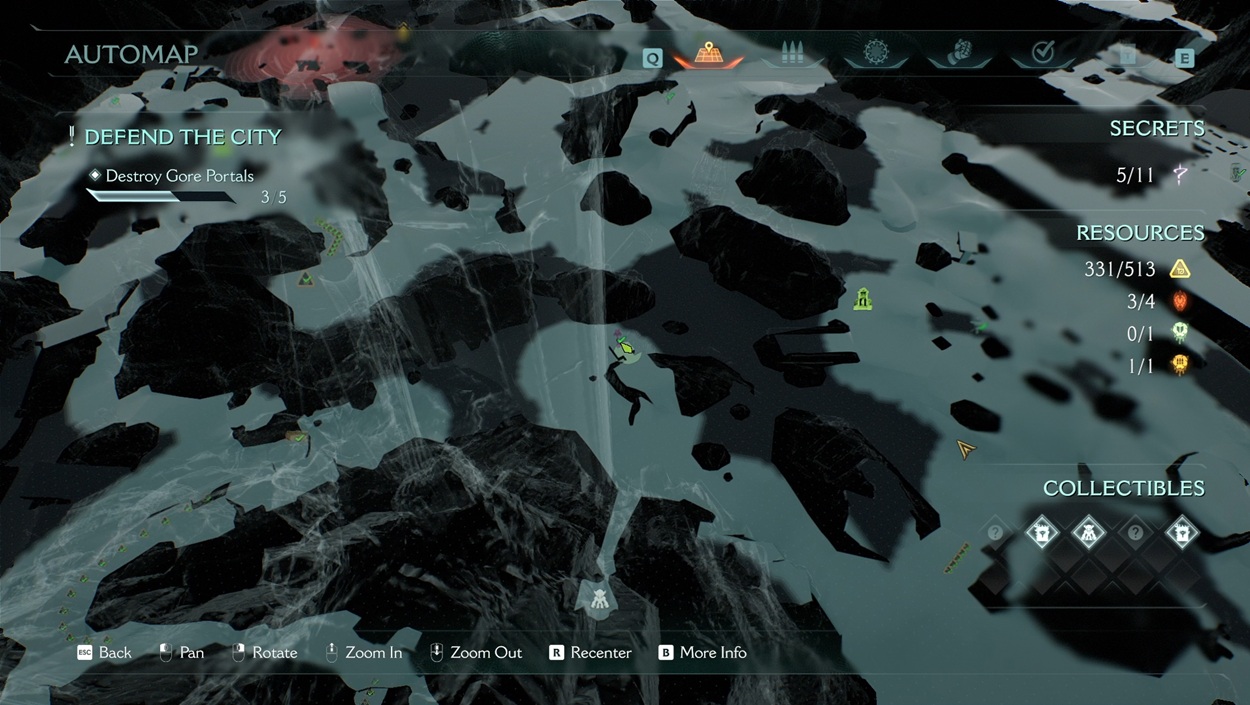The image size is (1250, 705).
Task: Click the demon statue marker on the map
Action: tap(598, 598)
